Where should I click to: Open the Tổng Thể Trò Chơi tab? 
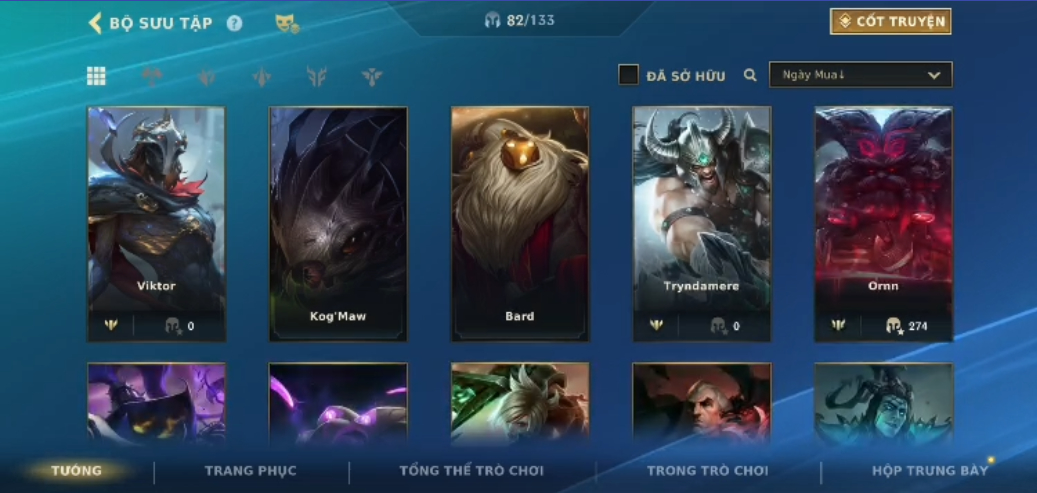coord(471,471)
